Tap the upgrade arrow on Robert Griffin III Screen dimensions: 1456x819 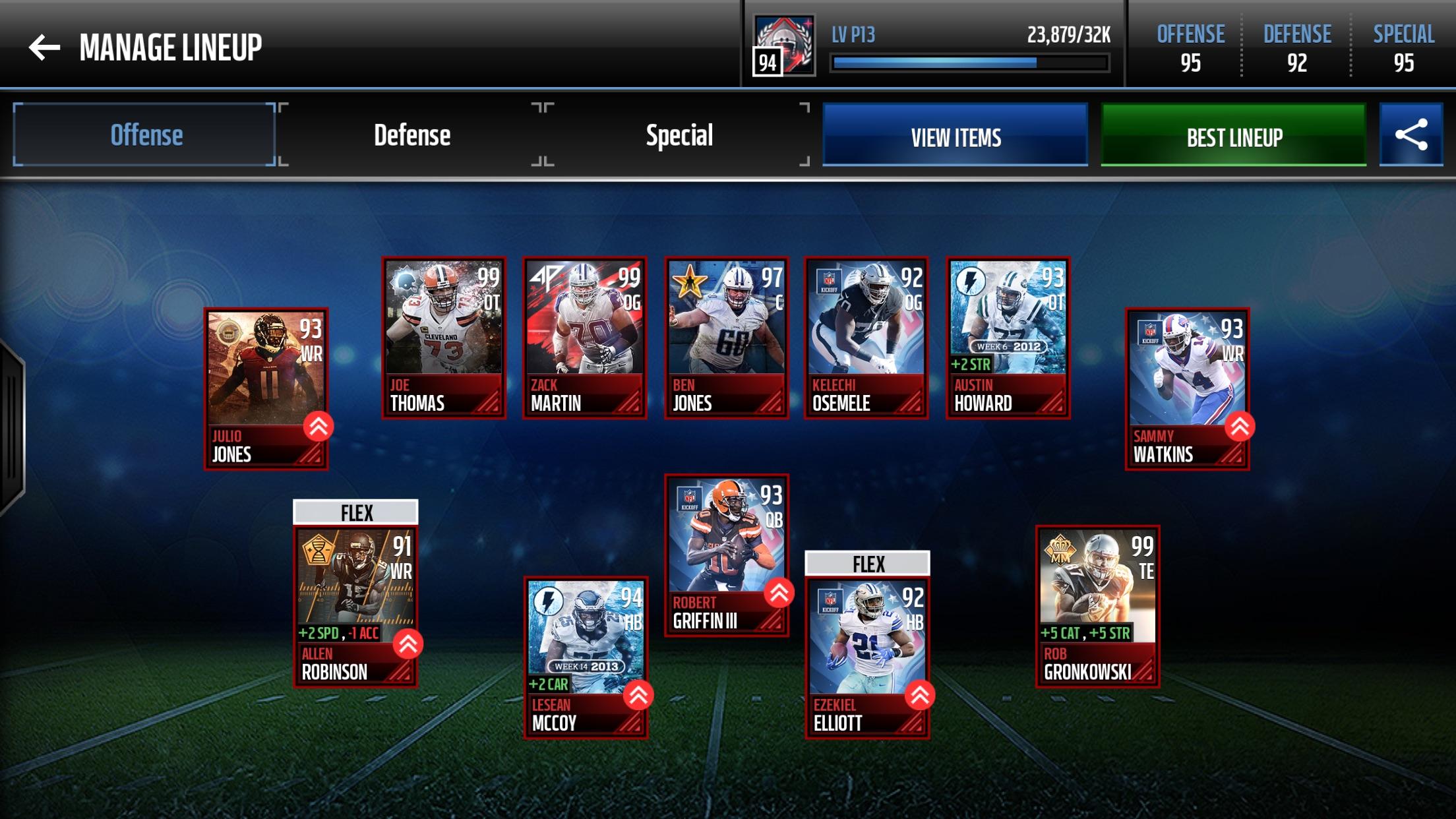pos(778,593)
